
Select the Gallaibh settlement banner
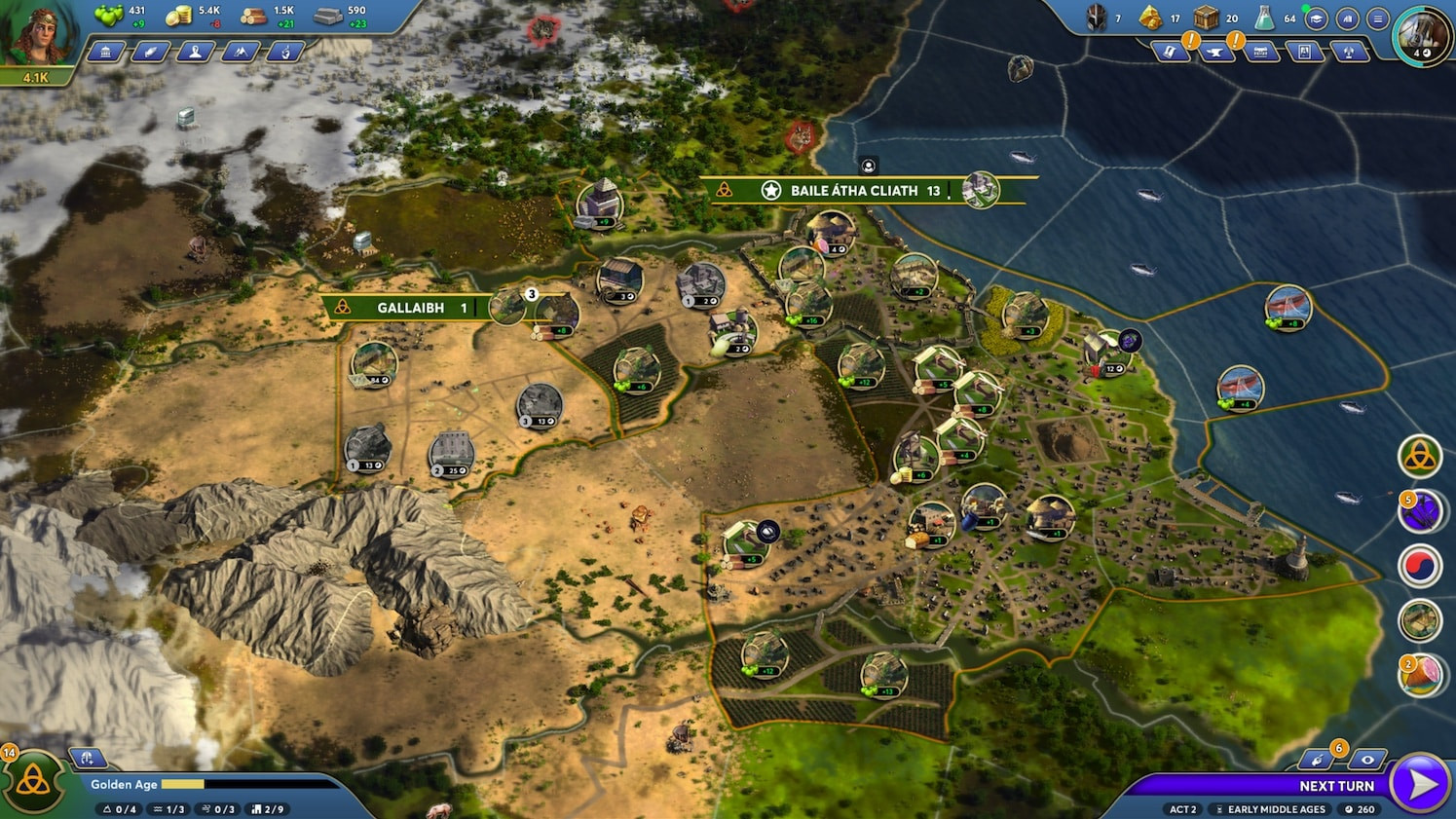tap(409, 308)
